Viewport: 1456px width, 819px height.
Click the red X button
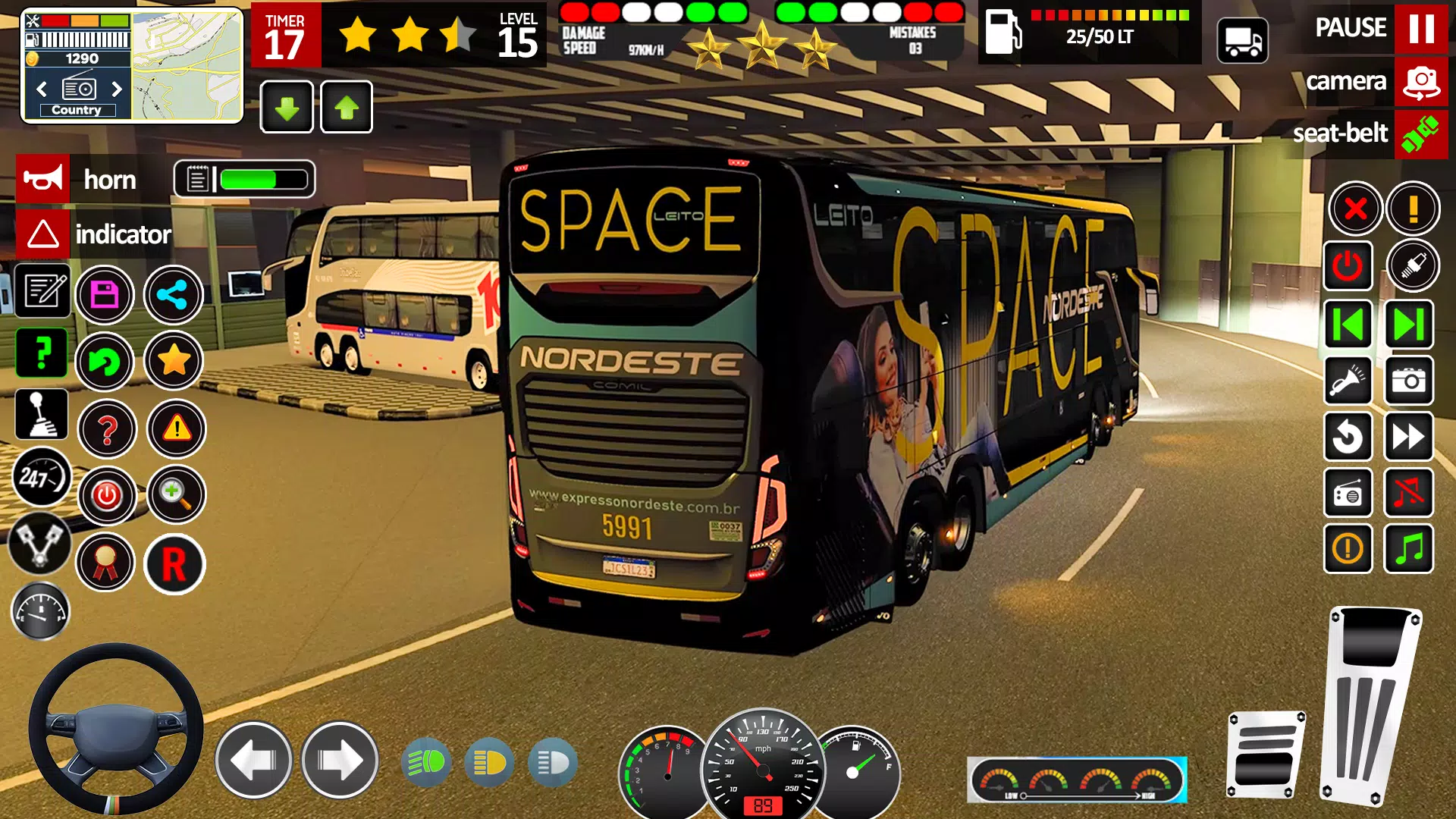pos(1355,208)
